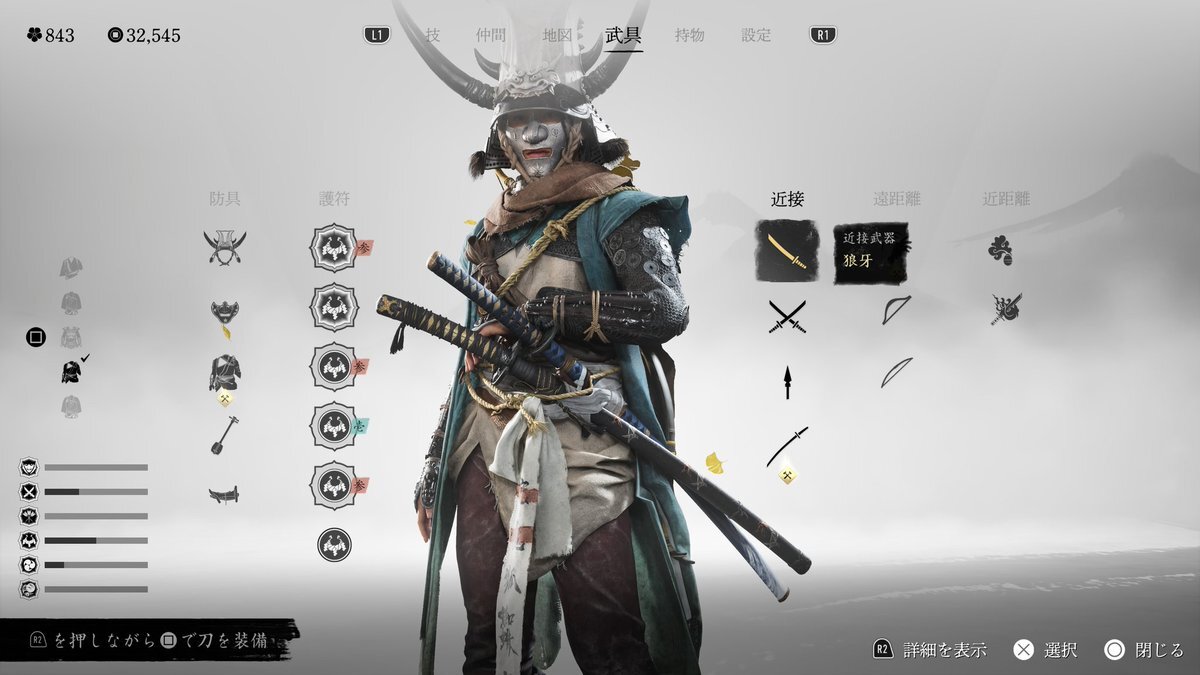Select the long odachi with upgrade marker
1200x675 pixels.
[x=787, y=447]
